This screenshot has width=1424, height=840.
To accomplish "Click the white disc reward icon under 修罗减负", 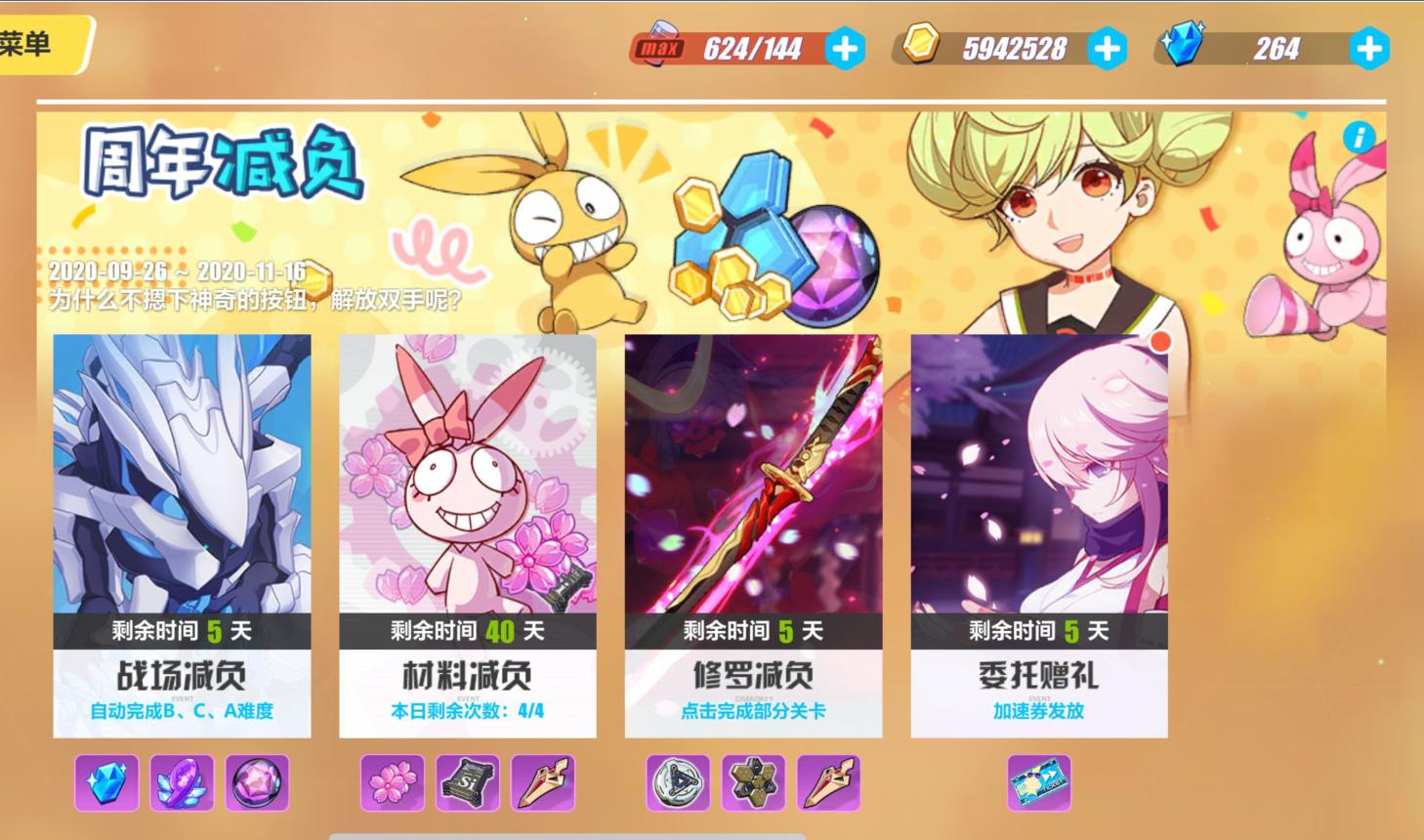I will tap(676, 784).
